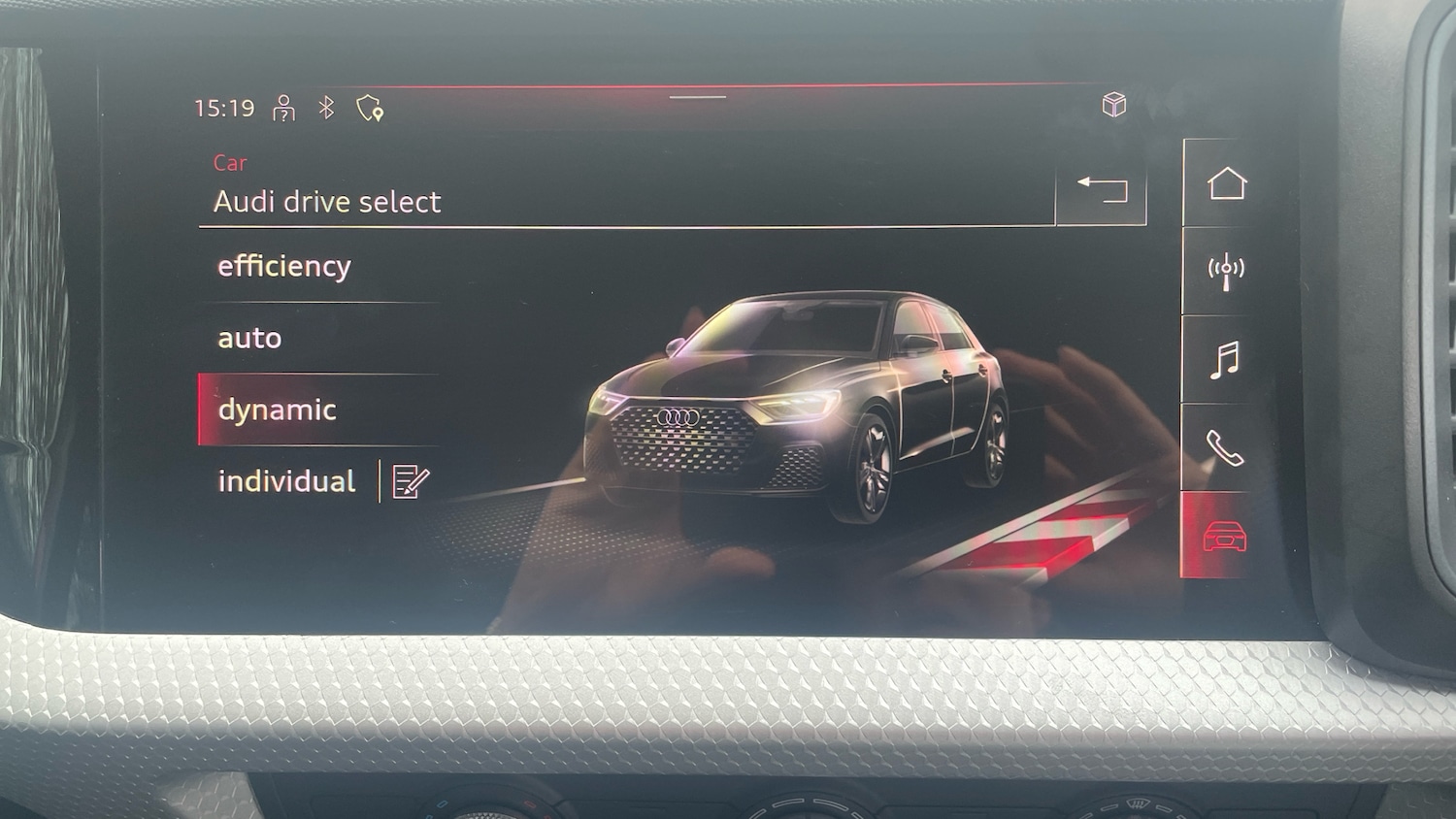Select the efficiency drive mode

tap(284, 266)
